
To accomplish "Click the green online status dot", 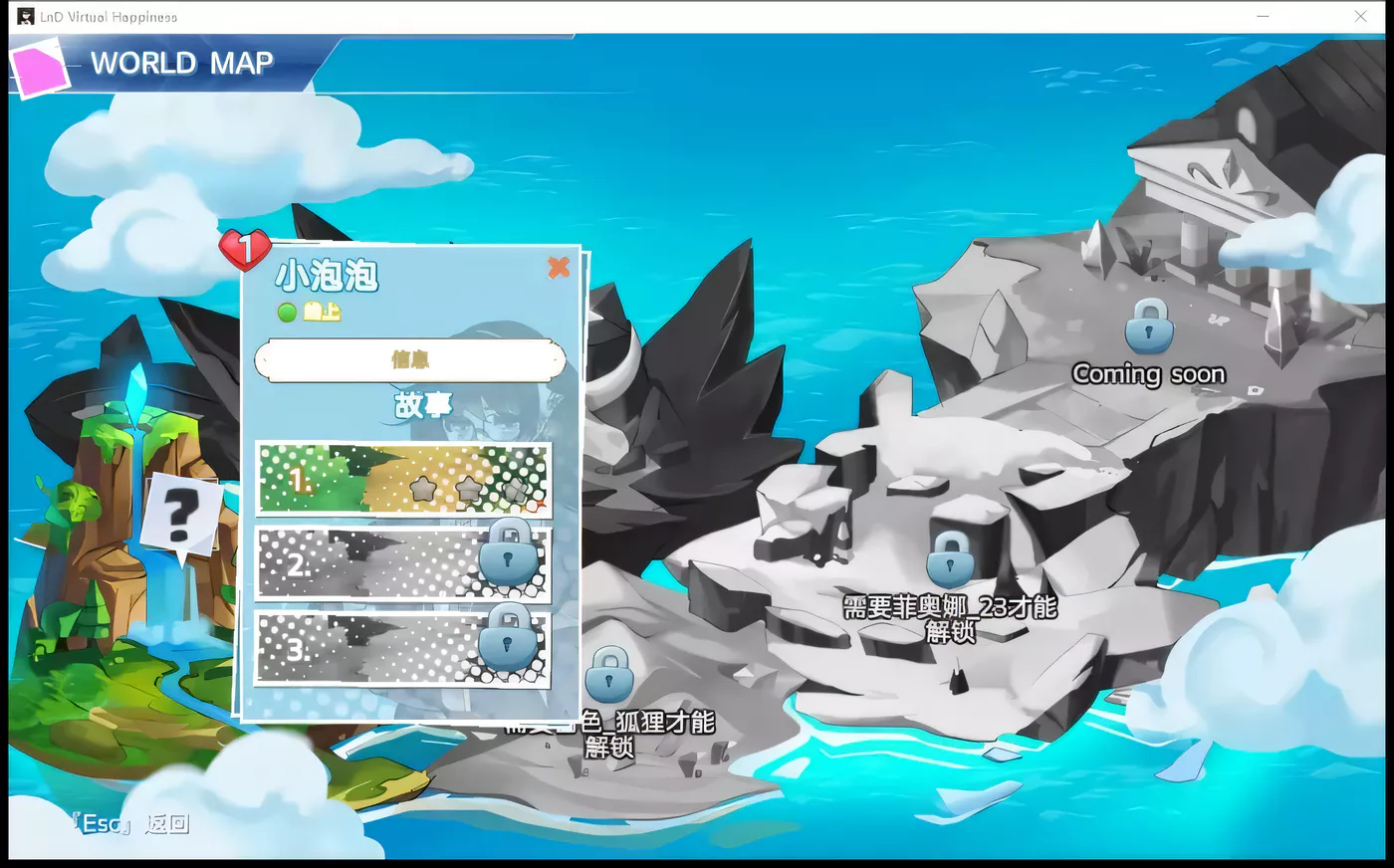I will pos(286,310).
